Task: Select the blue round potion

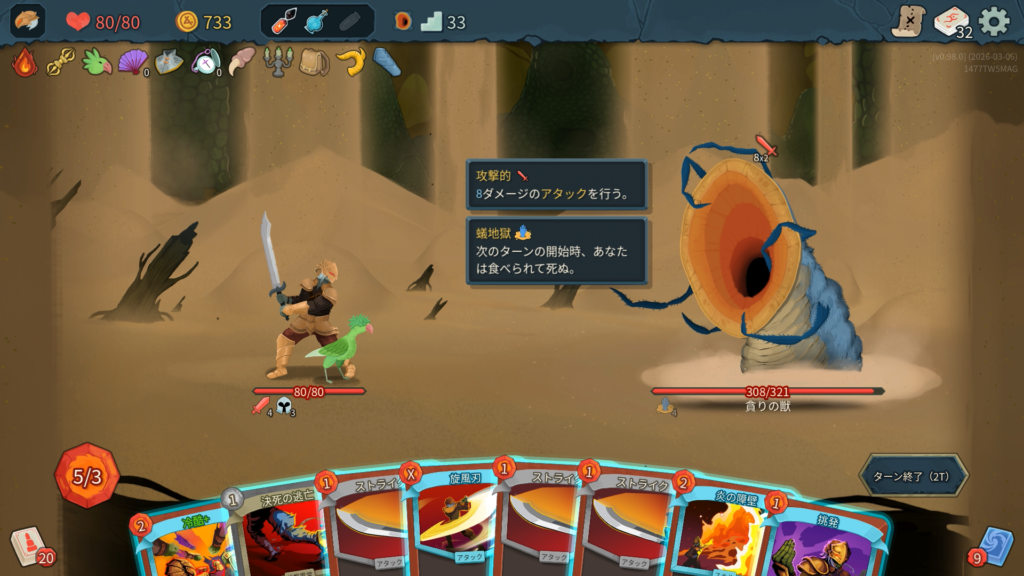Action: tap(317, 21)
